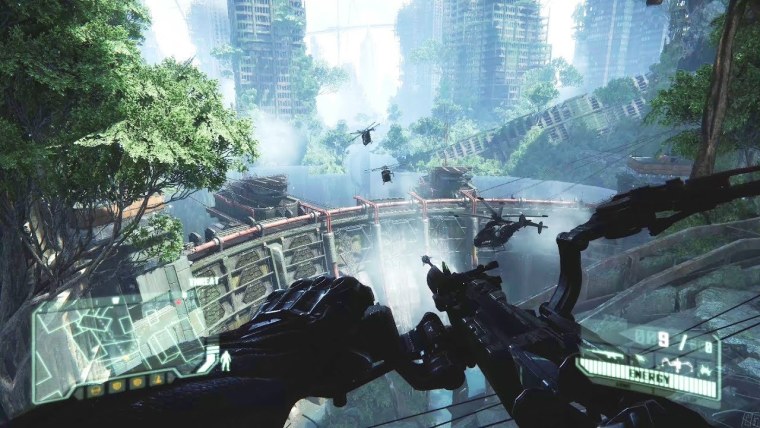Pick the spiky explosive icon beside the bow
The width and height of the screenshot is (760, 428).
(x=706, y=370)
